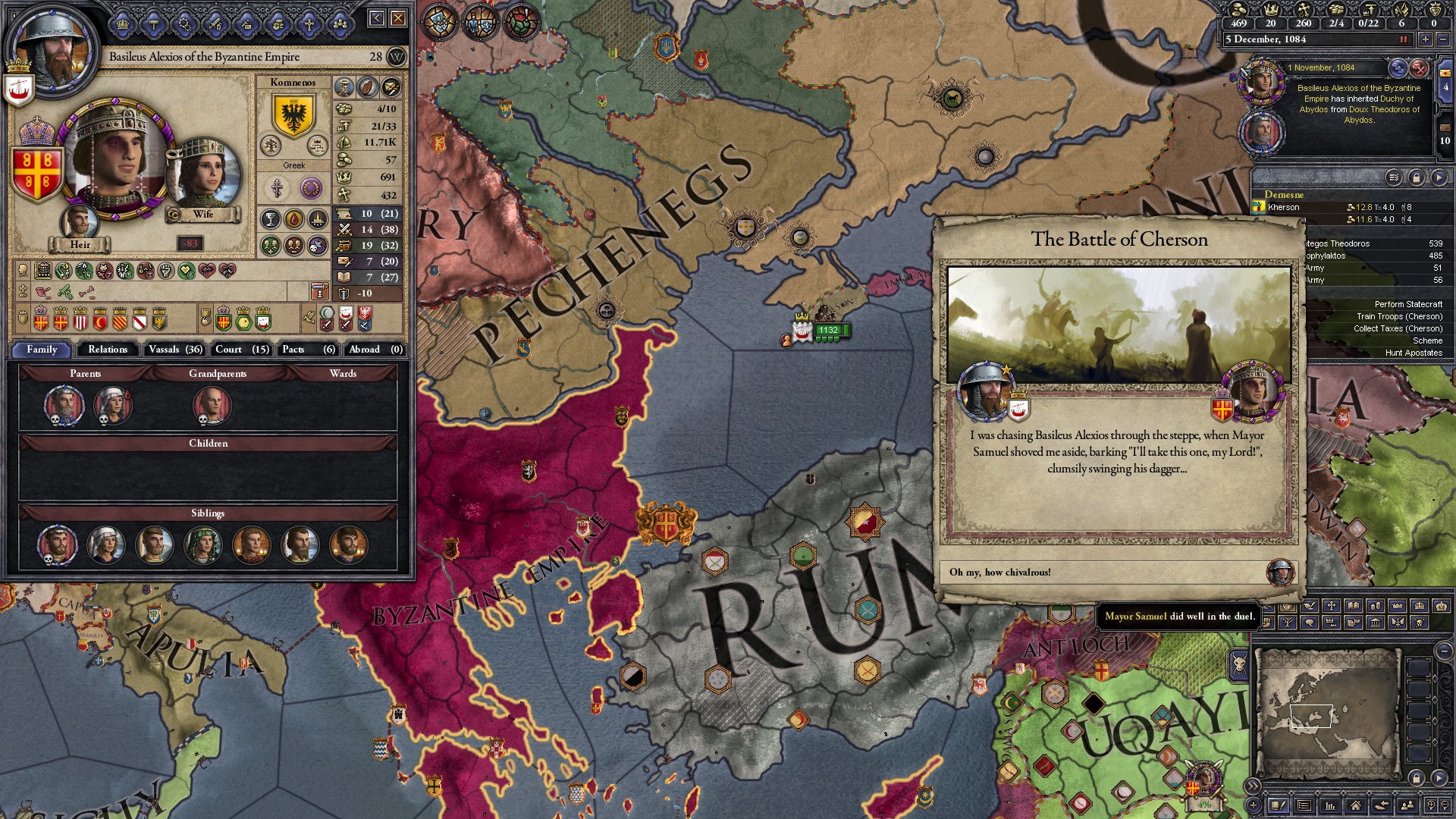Viewport: 1456px width, 819px height.
Task: Select Kherson in the Demesne list
Action: click(x=1283, y=207)
